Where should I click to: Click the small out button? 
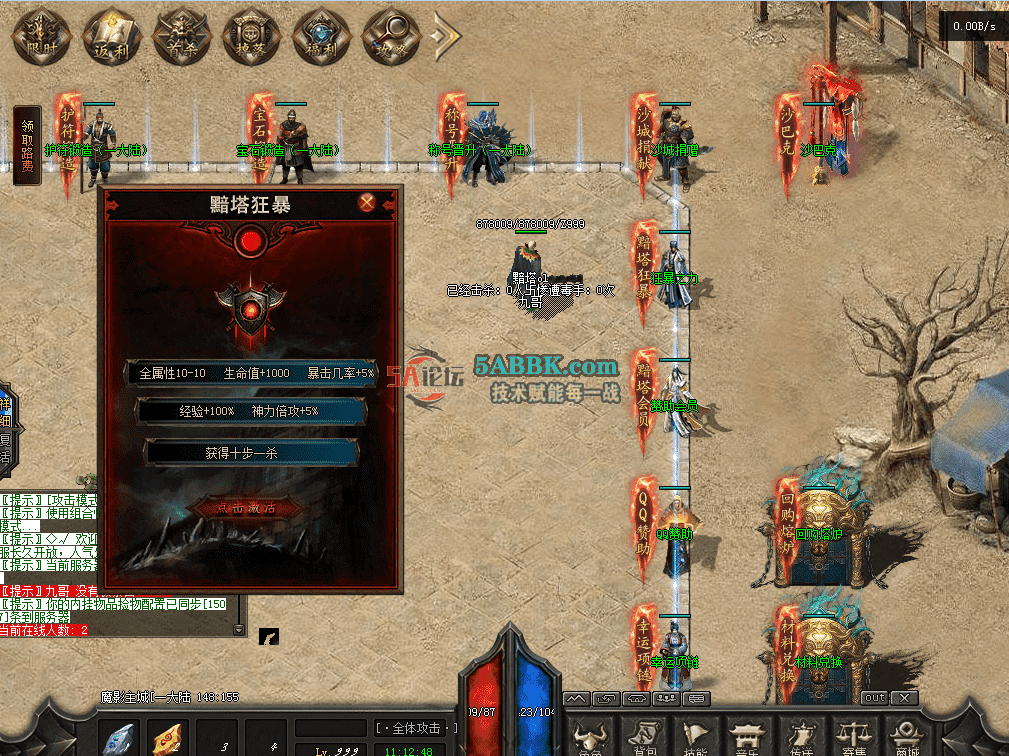[x=873, y=697]
